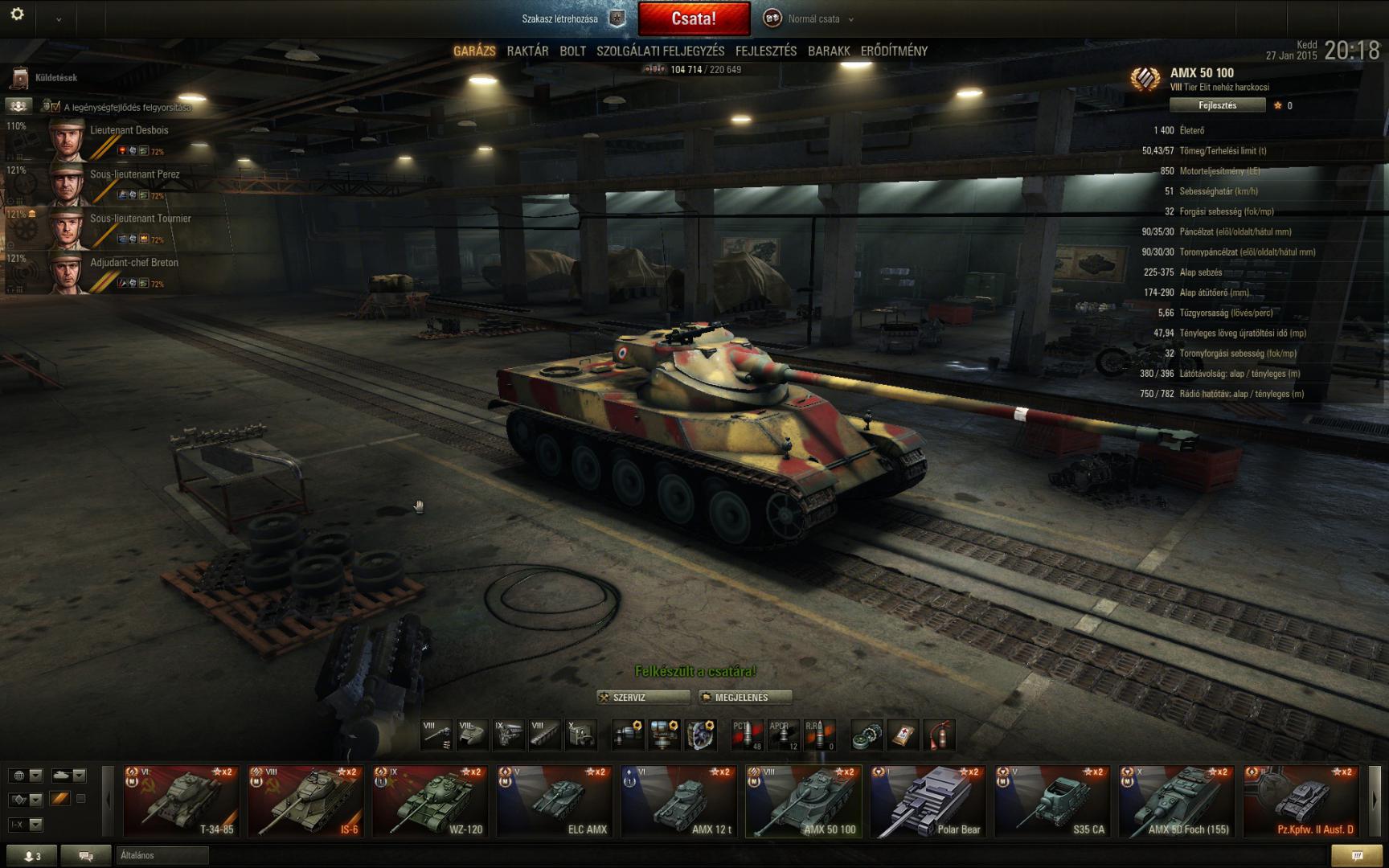Start battle with the red Csata! button
Screen dimensions: 1389x868
point(694,19)
